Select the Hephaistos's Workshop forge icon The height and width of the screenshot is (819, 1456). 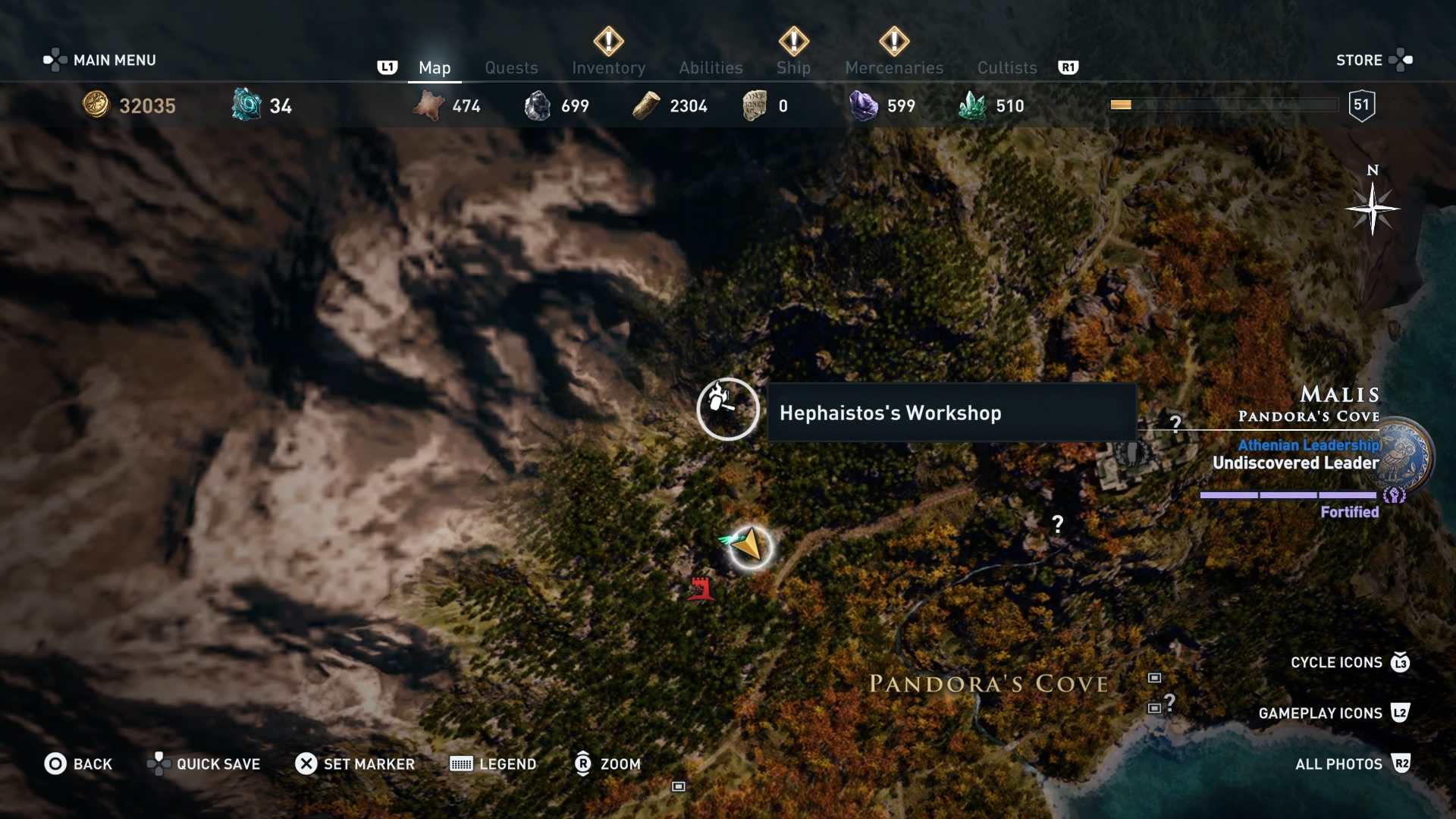(726, 409)
